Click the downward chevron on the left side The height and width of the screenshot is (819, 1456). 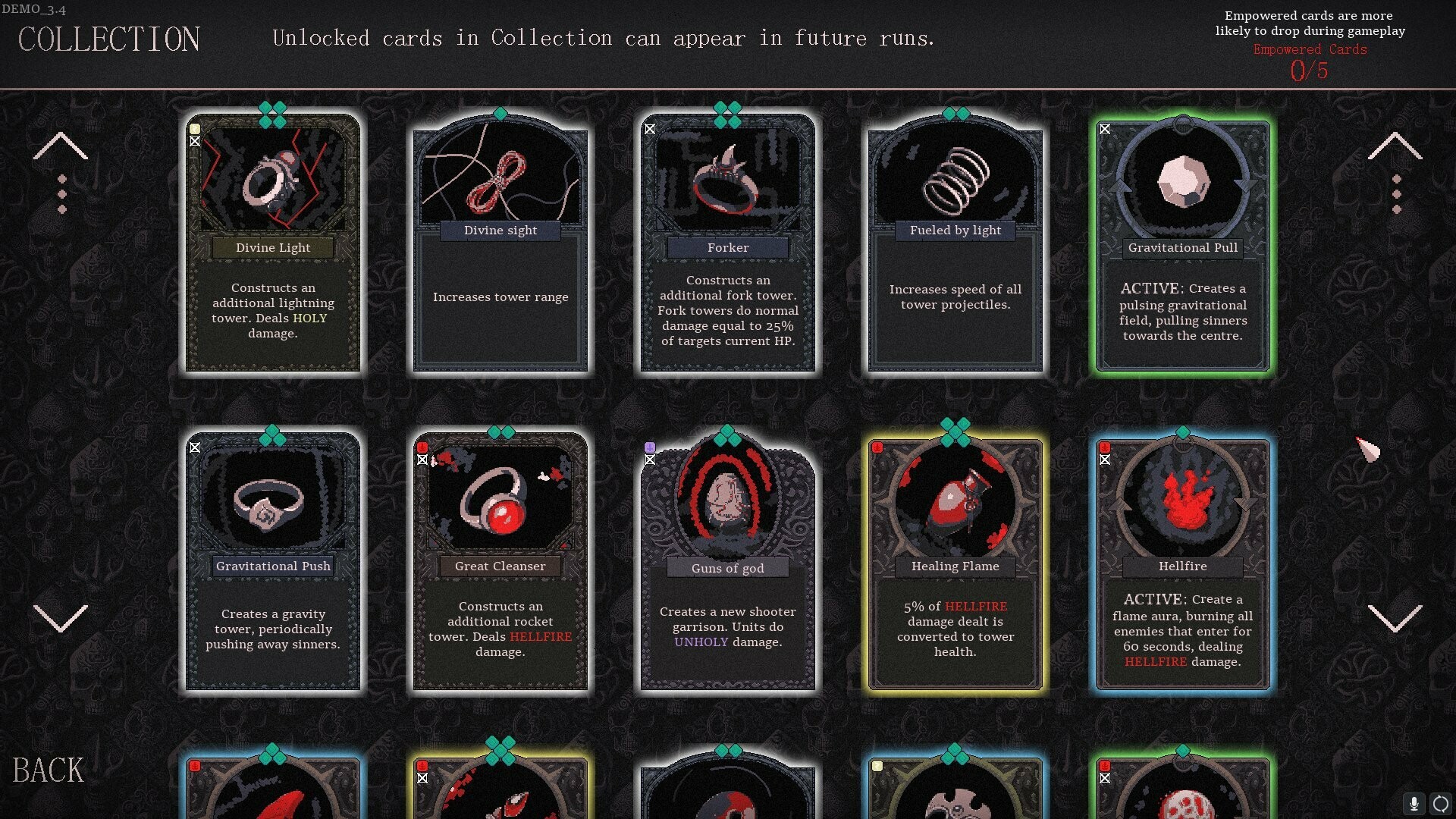pos(62,620)
